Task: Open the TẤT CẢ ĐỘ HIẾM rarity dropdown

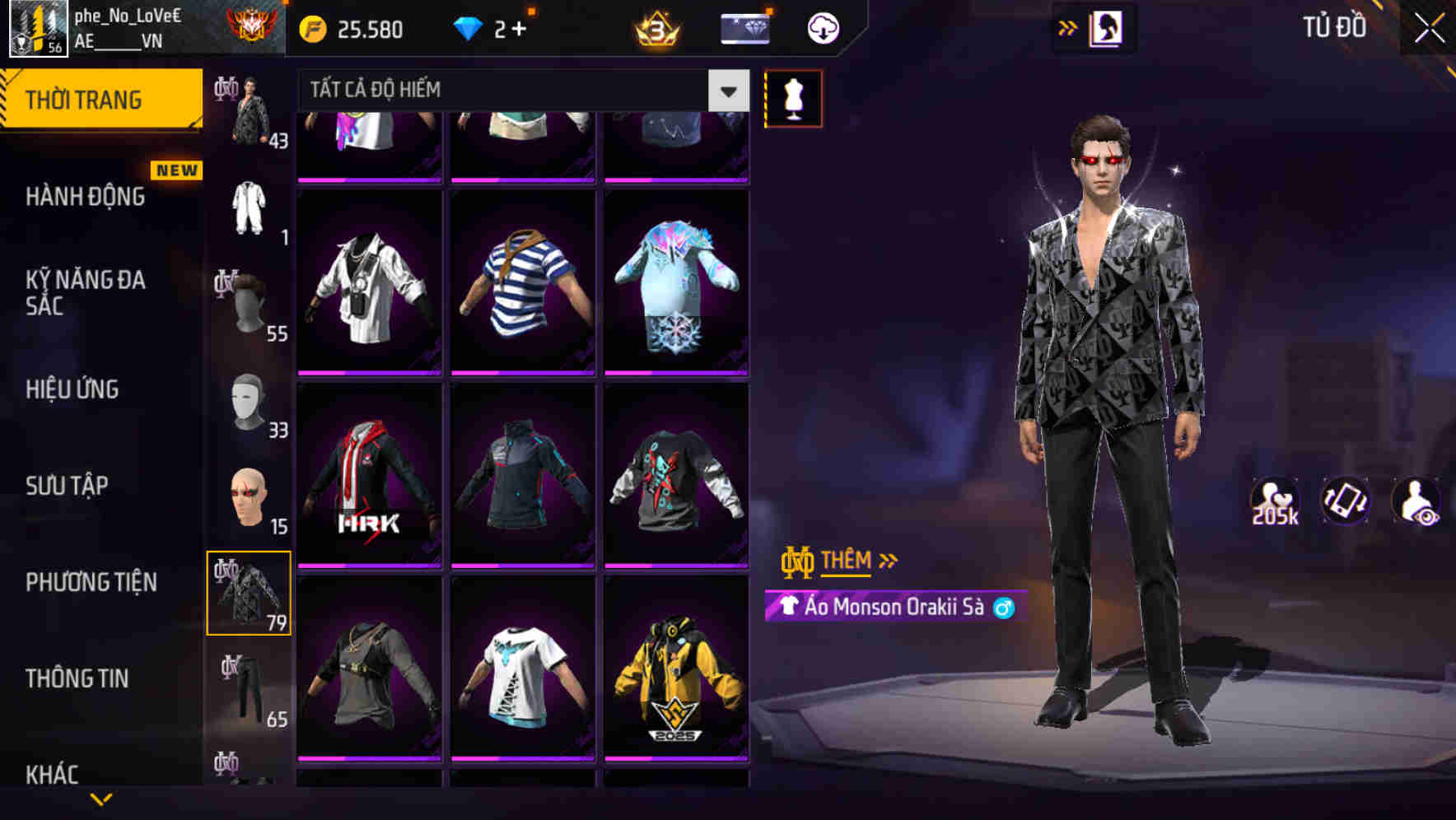Action: pyautogui.click(x=519, y=90)
